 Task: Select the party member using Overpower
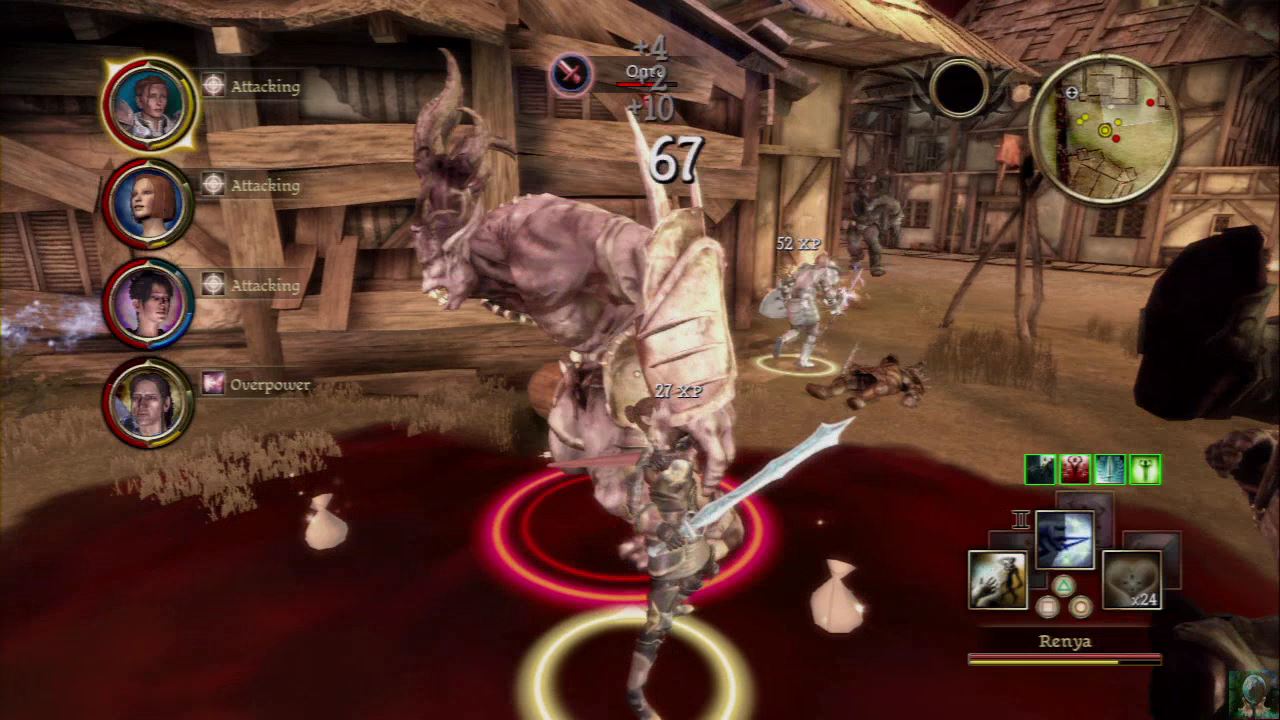[x=150, y=402]
